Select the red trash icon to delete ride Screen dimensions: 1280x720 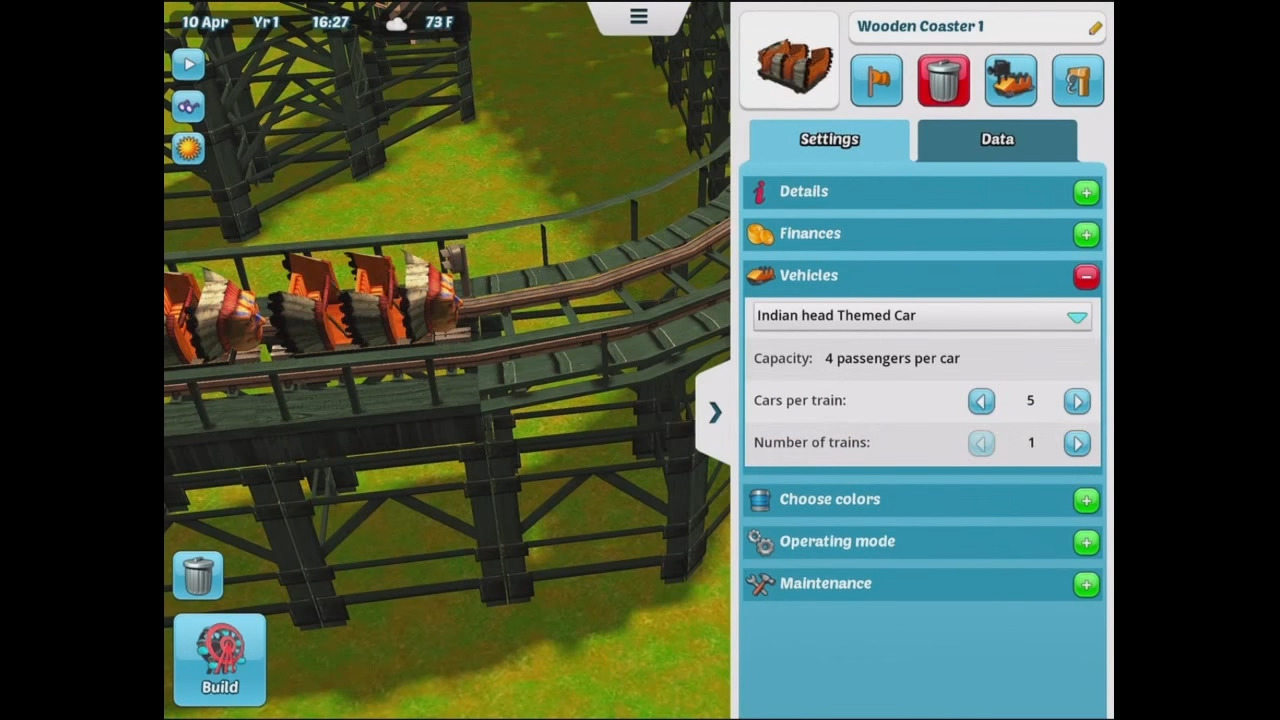943,80
